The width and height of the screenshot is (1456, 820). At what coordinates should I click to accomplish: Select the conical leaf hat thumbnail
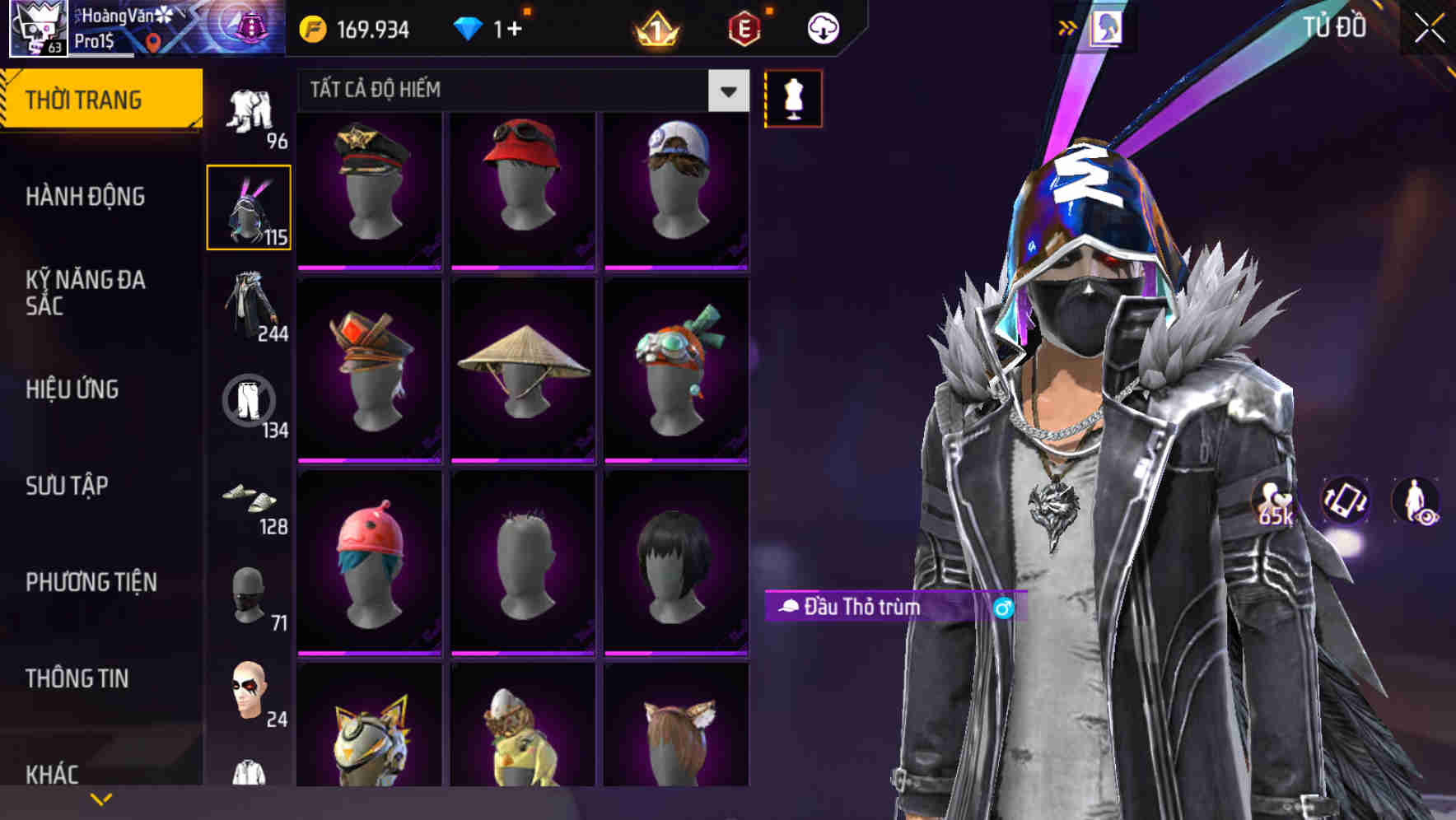click(x=522, y=369)
